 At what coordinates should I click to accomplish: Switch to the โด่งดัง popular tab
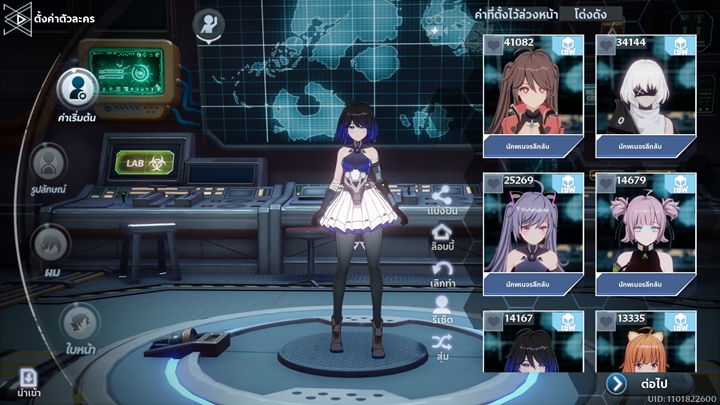click(592, 15)
